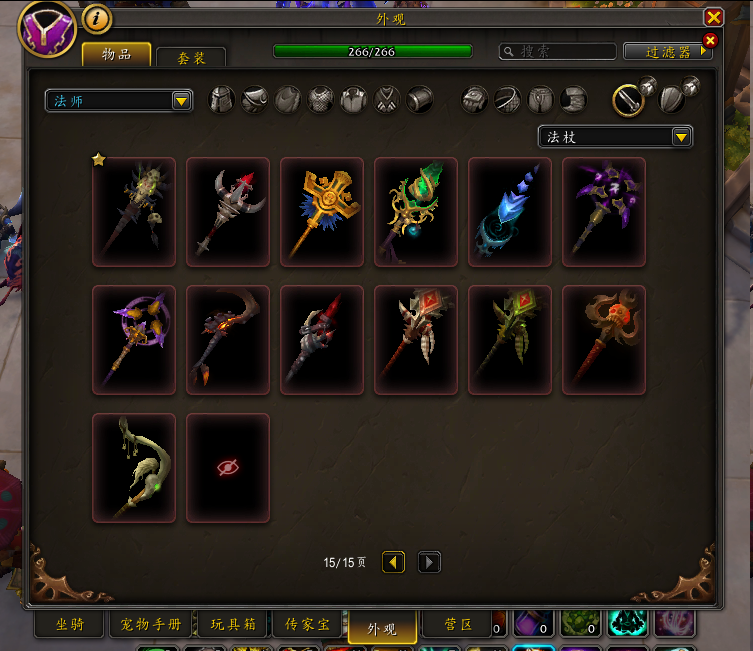Select the hidden appearance red eye slot
This screenshot has width=753, height=651.
tap(228, 468)
